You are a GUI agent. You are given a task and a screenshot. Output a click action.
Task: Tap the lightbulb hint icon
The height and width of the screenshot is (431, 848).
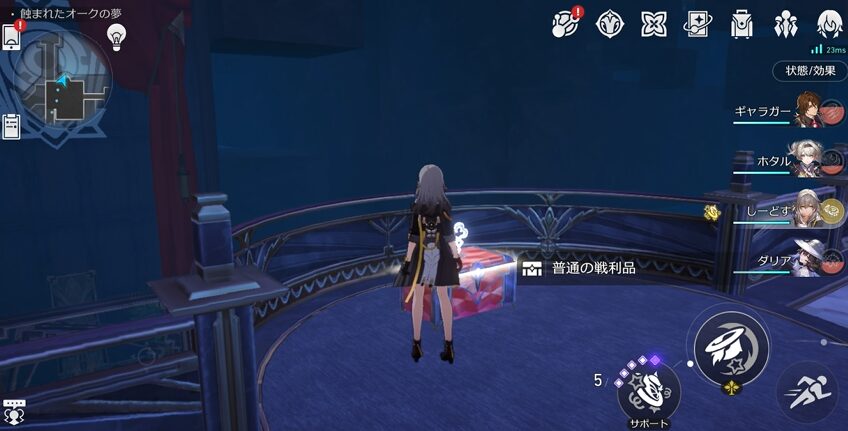117,36
